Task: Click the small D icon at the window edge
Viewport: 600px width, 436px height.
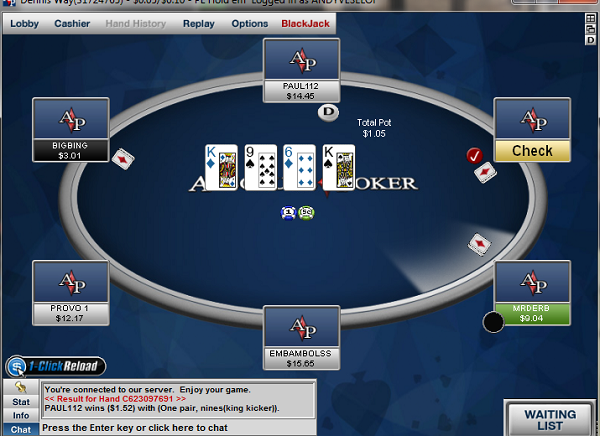Action: point(592,40)
